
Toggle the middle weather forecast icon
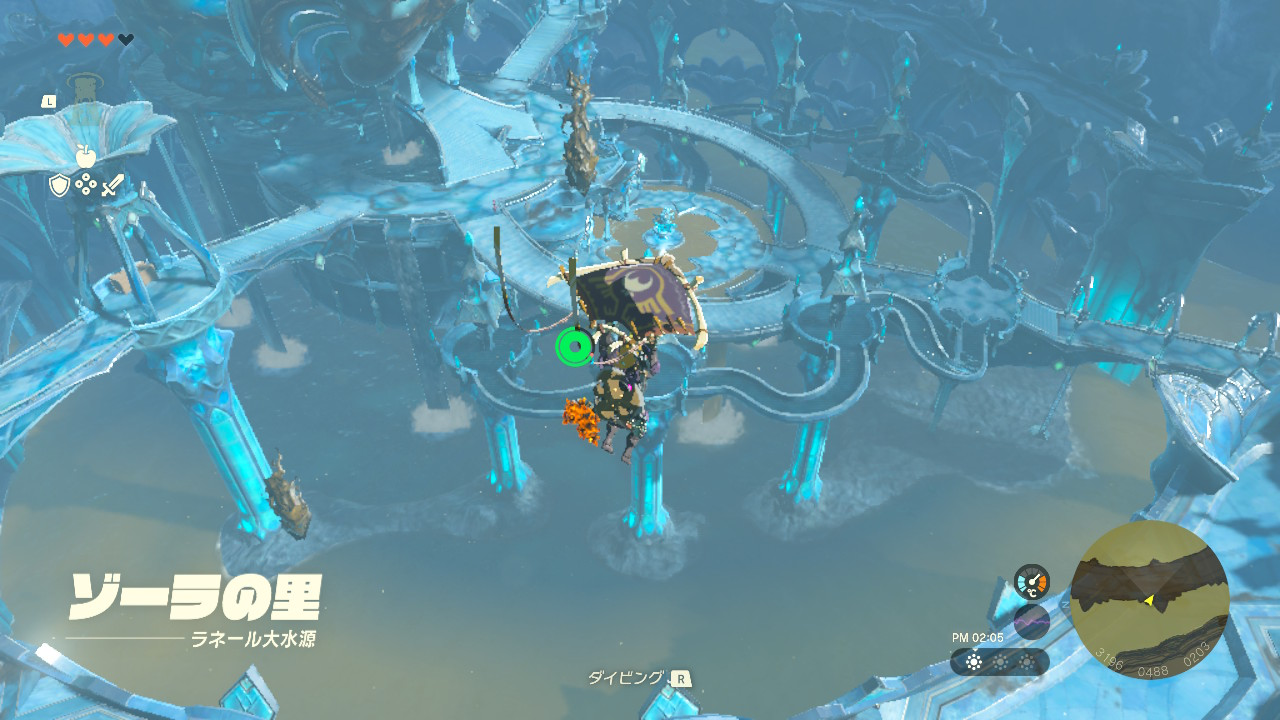998,660
